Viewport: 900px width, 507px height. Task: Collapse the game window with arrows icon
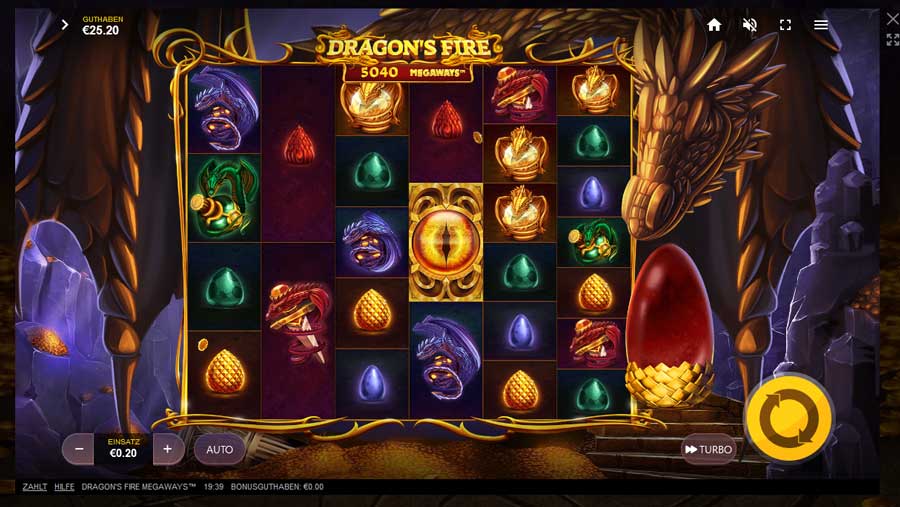(x=892, y=40)
